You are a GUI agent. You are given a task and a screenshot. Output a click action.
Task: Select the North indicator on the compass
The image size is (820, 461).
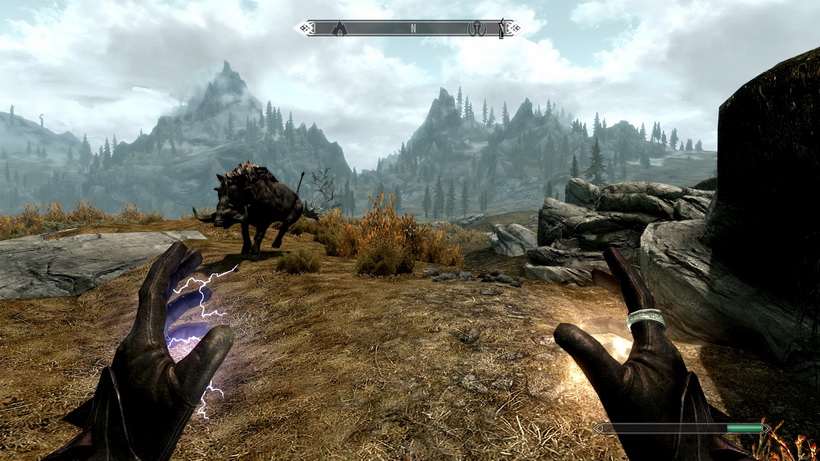coord(412,28)
